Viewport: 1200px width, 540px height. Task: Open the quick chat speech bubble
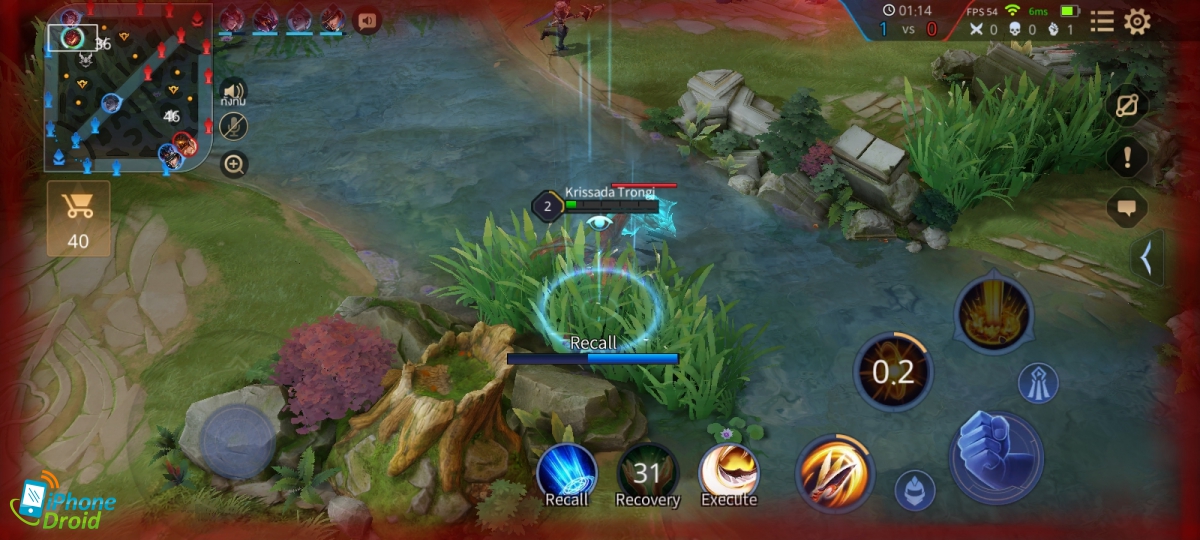click(x=1127, y=208)
